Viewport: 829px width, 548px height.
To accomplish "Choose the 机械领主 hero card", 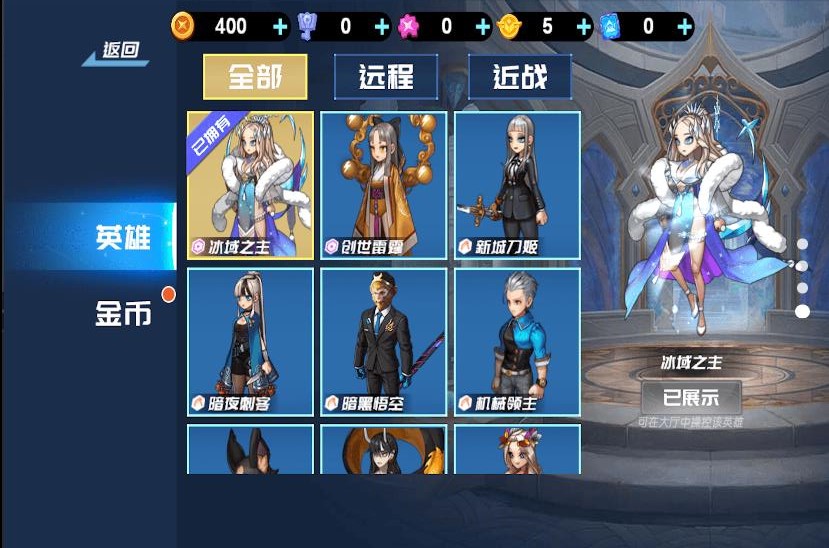I will pos(517,342).
